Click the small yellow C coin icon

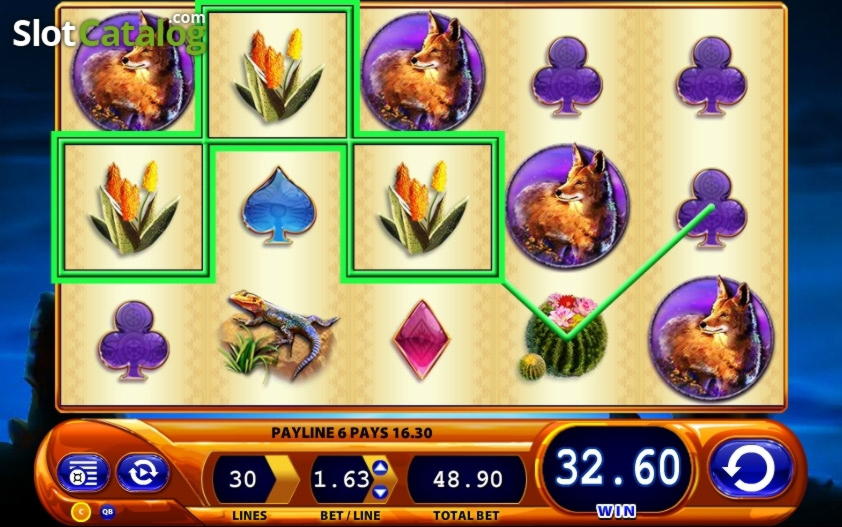coord(82,510)
